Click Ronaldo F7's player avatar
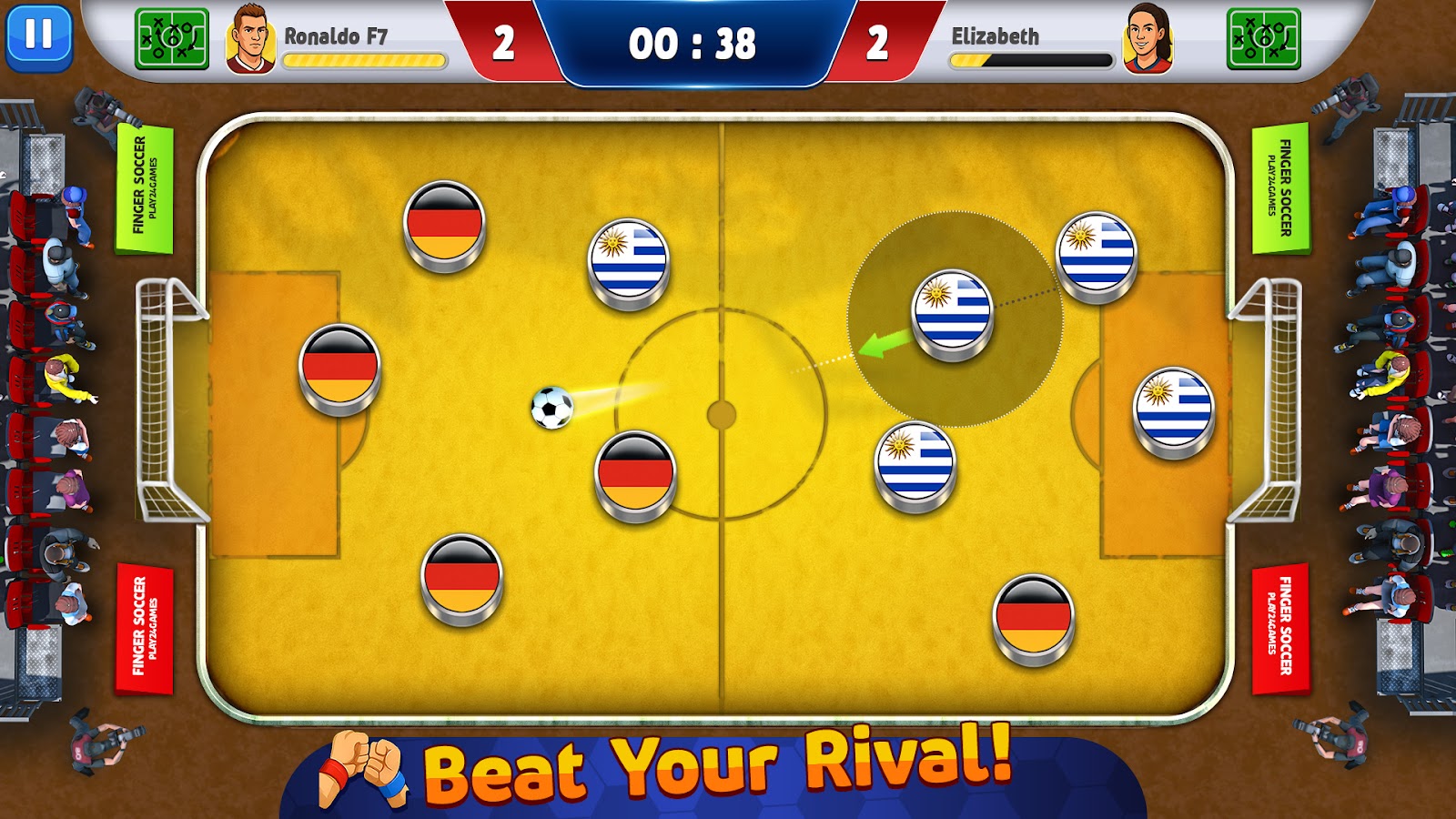The height and width of the screenshot is (819, 1456). (250, 39)
